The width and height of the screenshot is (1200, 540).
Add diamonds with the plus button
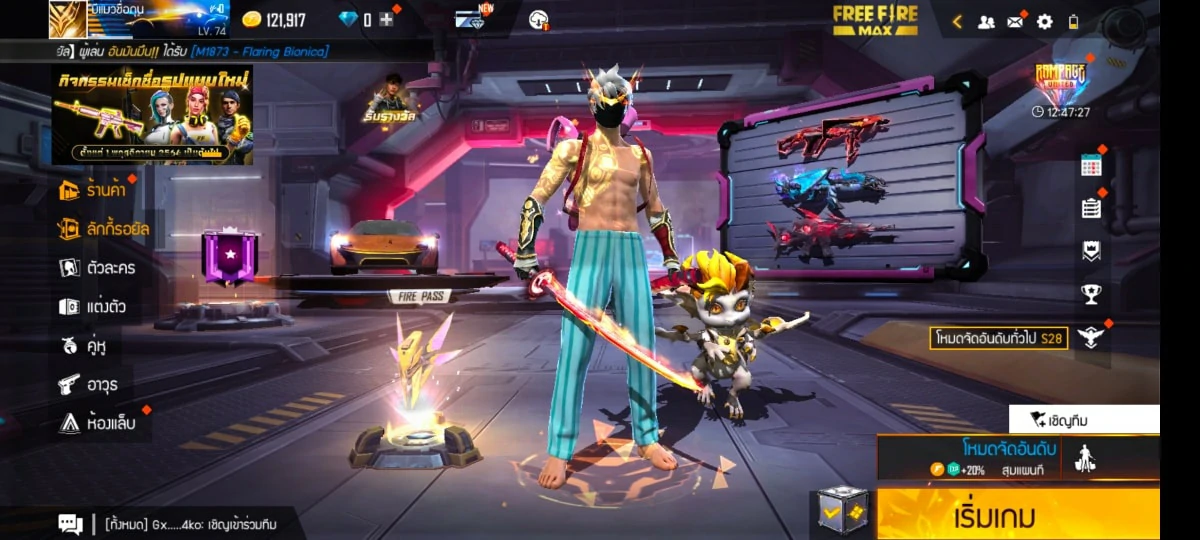386,20
